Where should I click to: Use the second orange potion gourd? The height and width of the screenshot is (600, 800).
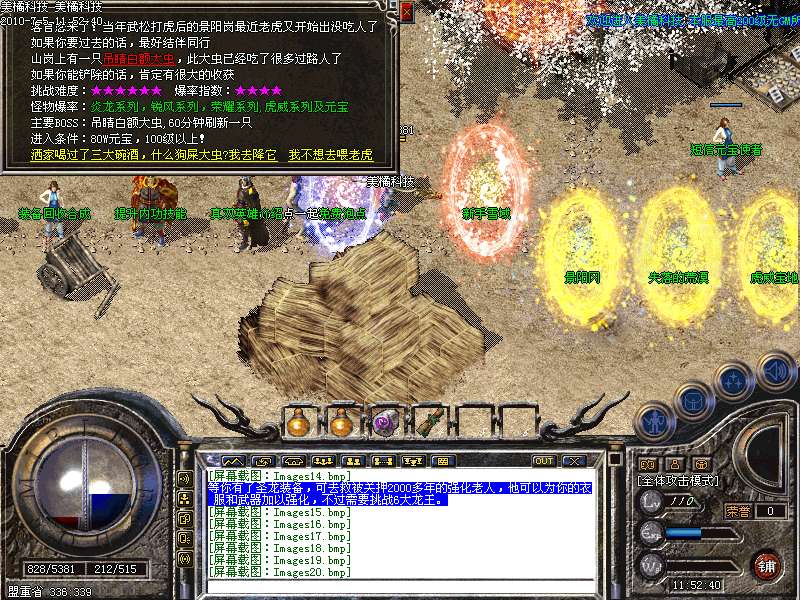click(340, 423)
